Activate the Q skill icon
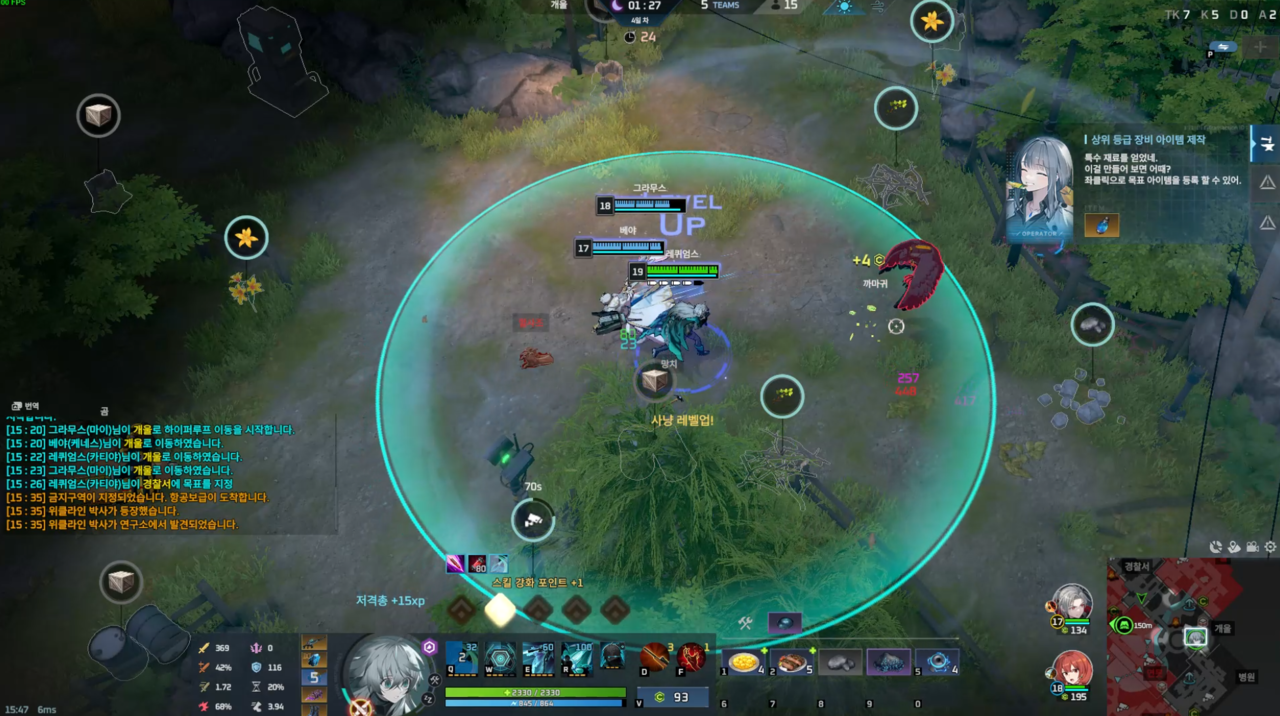This screenshot has width=1280, height=716. tap(461, 659)
